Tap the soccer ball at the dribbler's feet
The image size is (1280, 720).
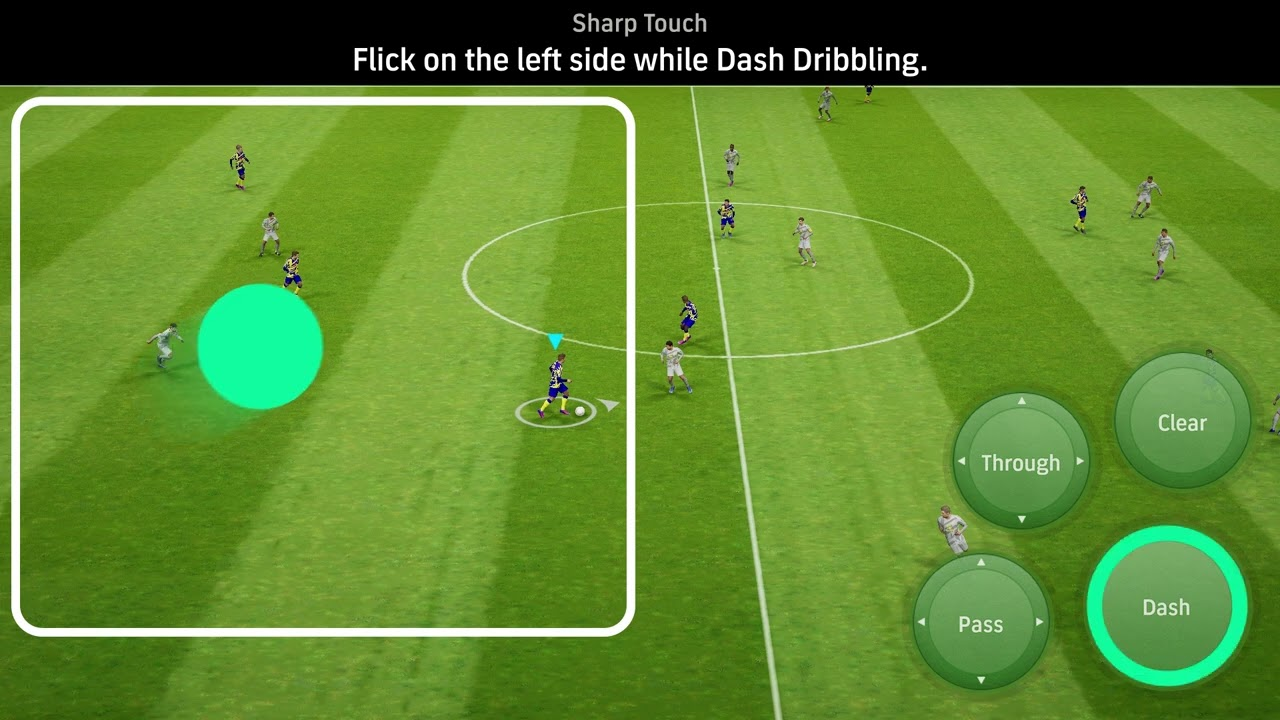click(x=578, y=410)
